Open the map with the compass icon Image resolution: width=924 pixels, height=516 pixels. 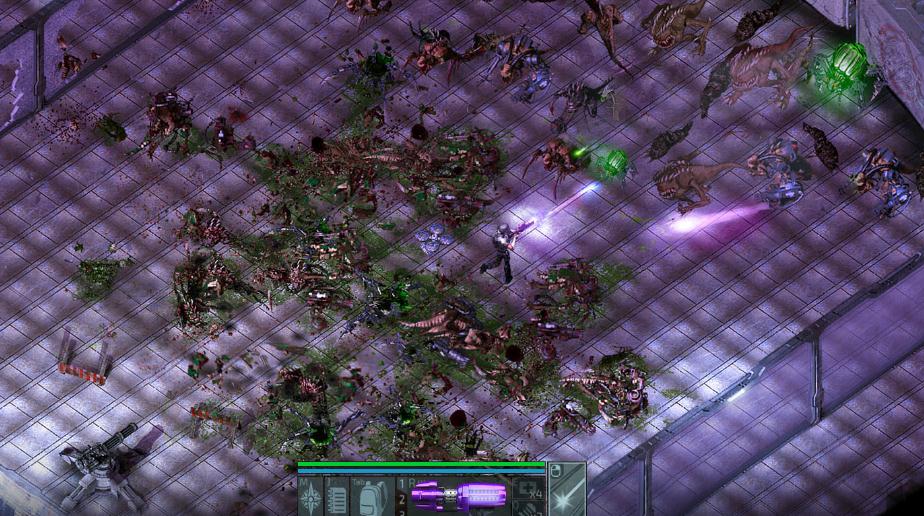click(x=310, y=496)
